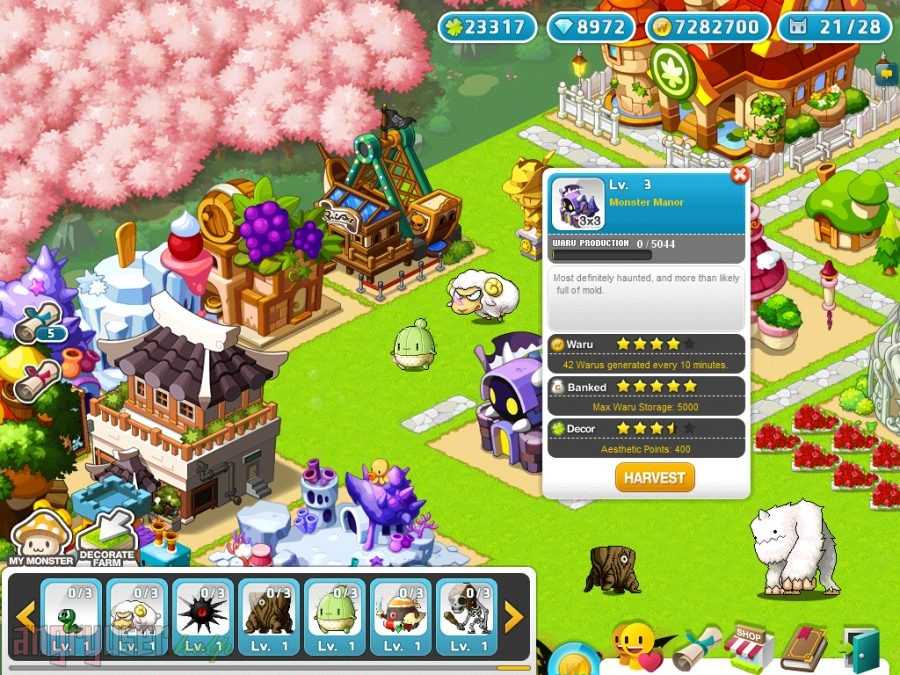Close the Monster Manor info panel

click(x=740, y=176)
